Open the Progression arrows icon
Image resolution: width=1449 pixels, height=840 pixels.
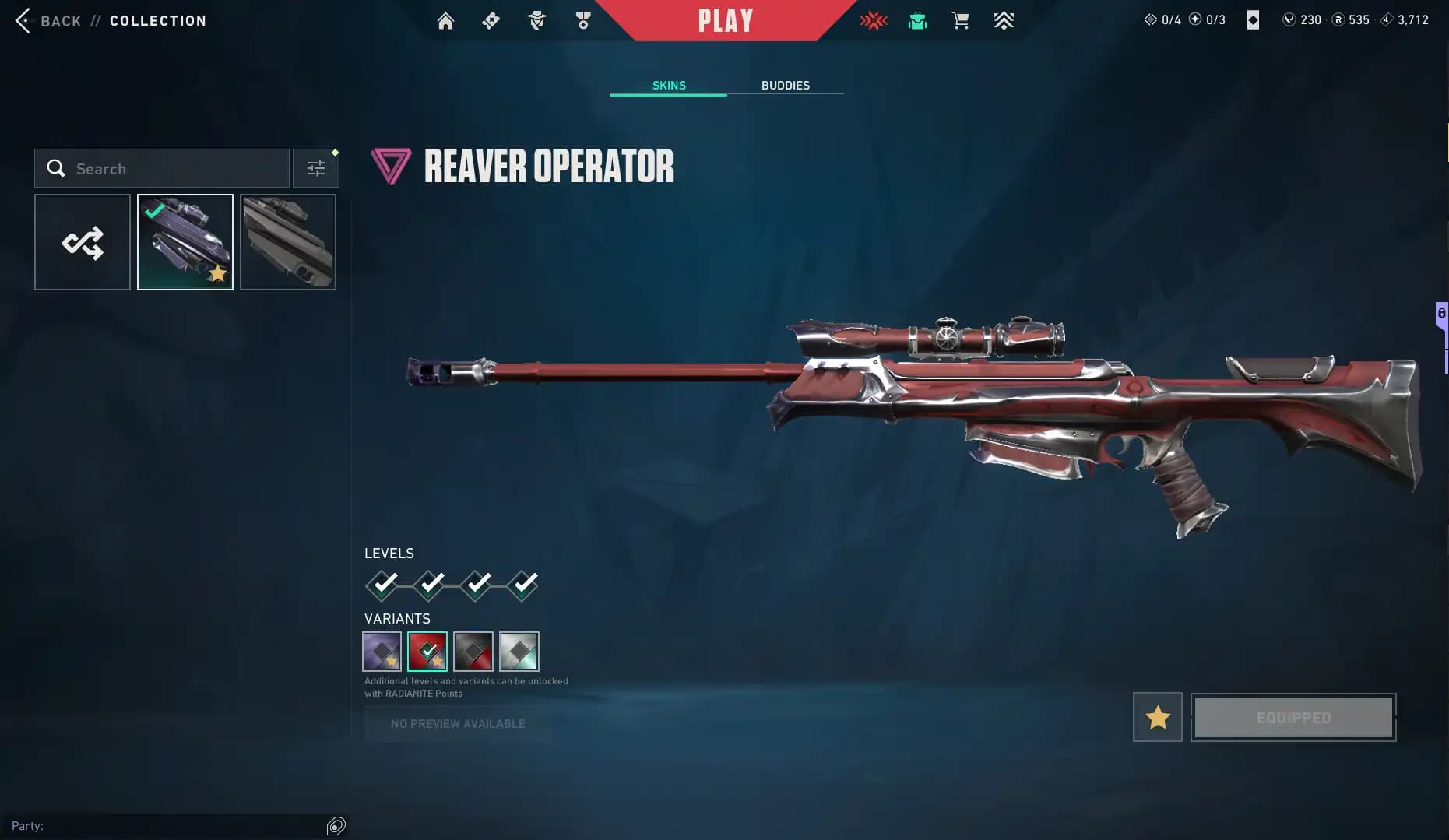[x=1004, y=20]
